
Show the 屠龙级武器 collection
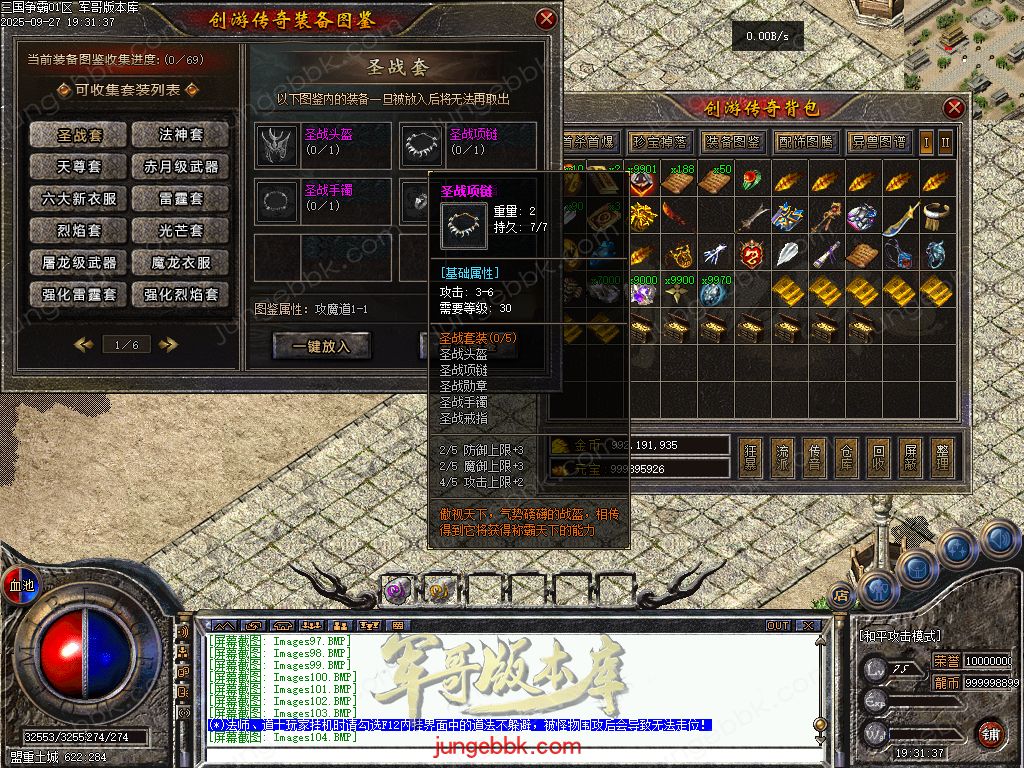(78, 263)
